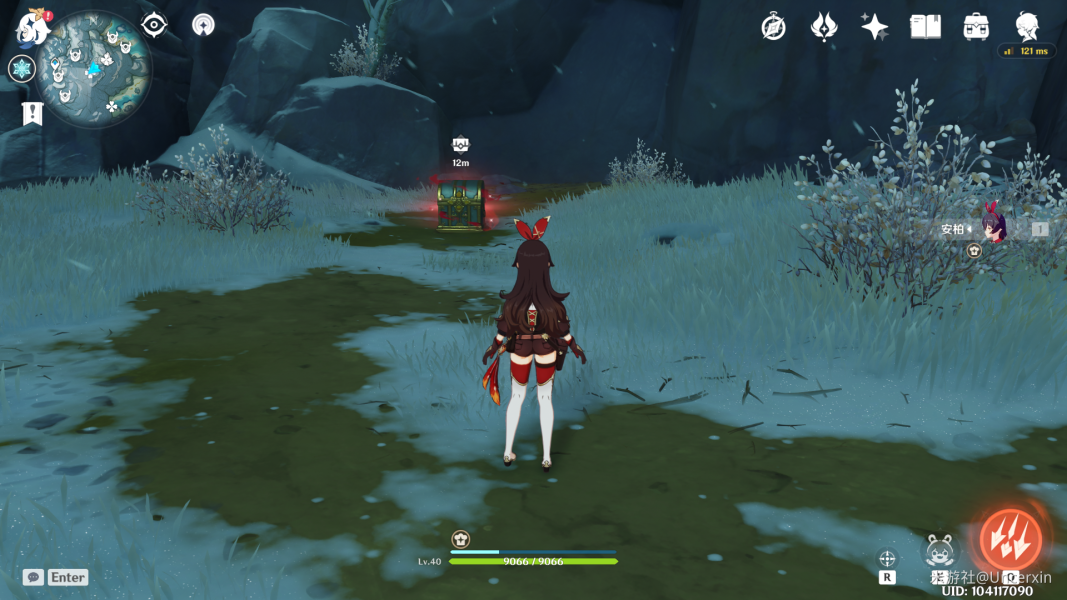Screen dimensions: 1067x600
Task: Click the snowflake Sheer Cold indicator
Action: click(22, 69)
